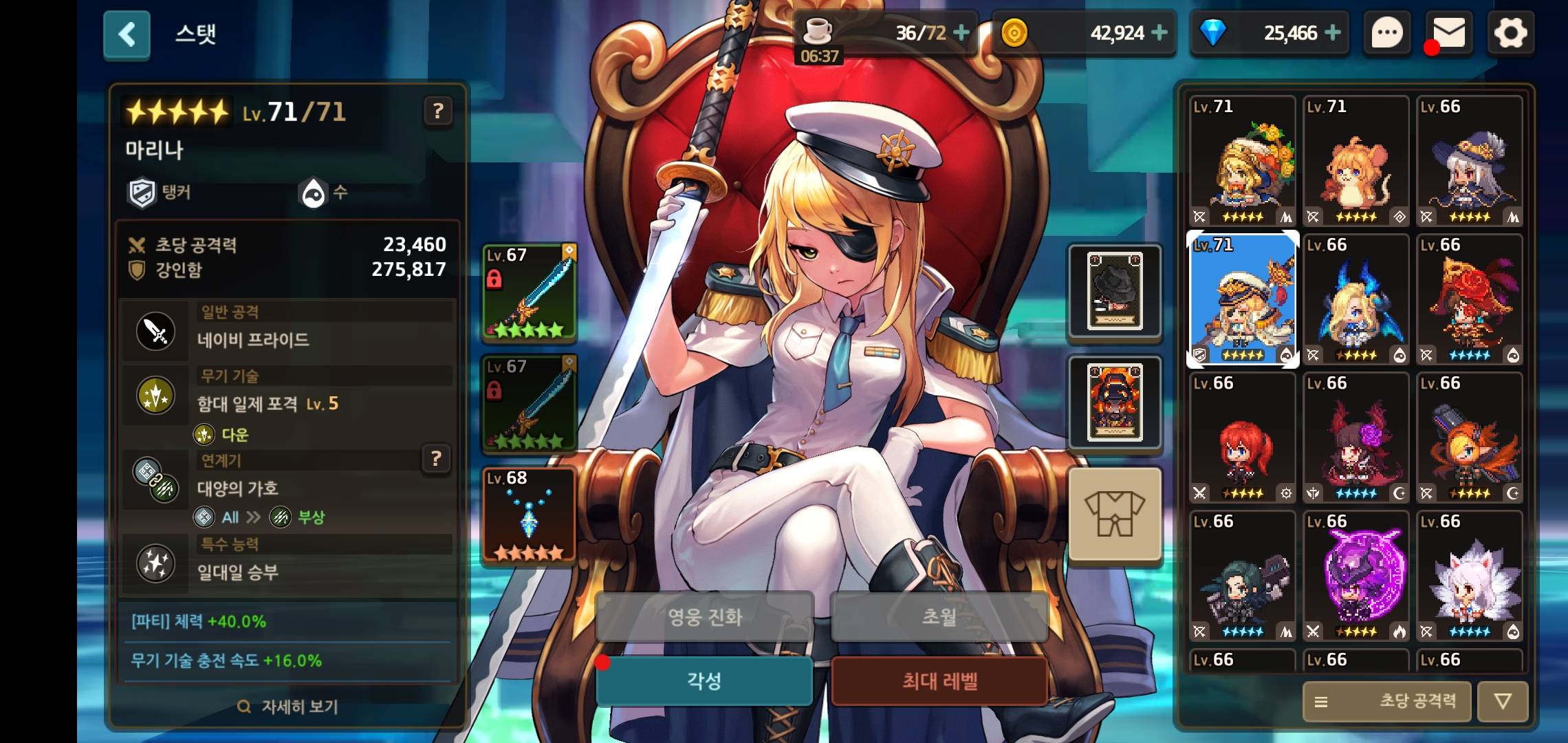This screenshot has height=743, width=1568.
Task: Open the chat bubble window
Action: click(1387, 33)
